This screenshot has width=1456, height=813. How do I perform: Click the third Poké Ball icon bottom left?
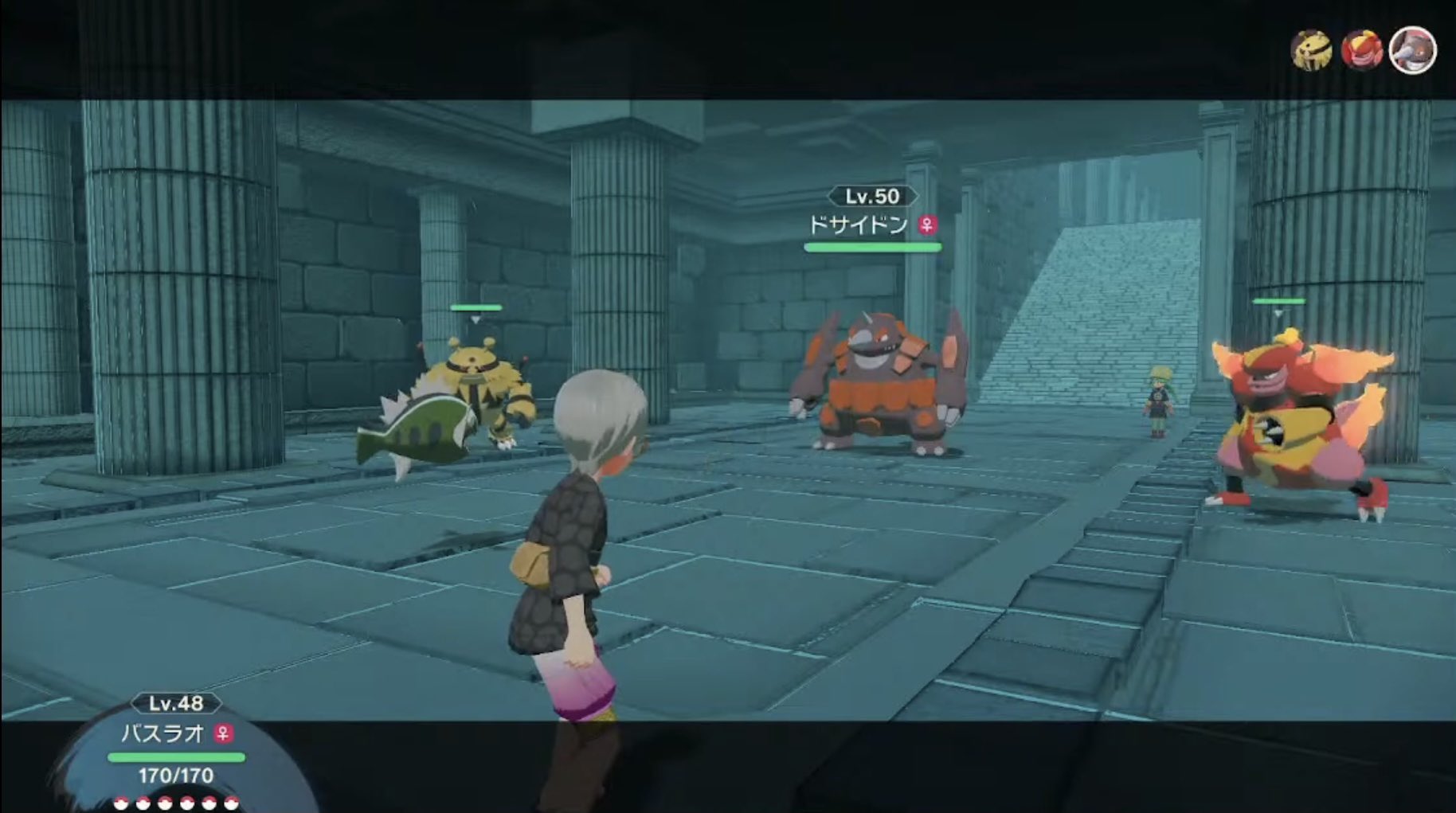tap(165, 804)
